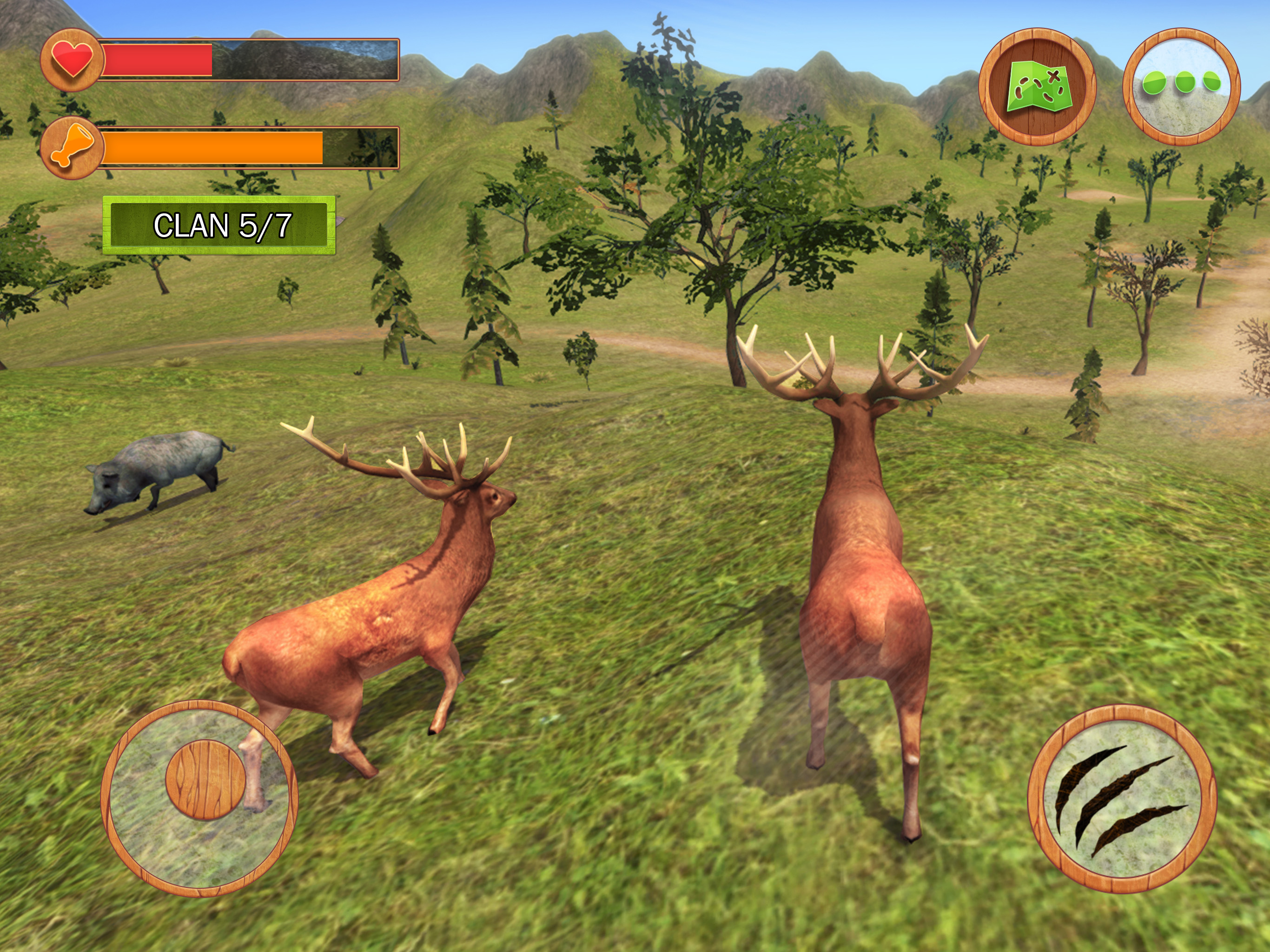Open the three green dots menu
This screenshot has height=952, width=1270.
[x=1181, y=87]
